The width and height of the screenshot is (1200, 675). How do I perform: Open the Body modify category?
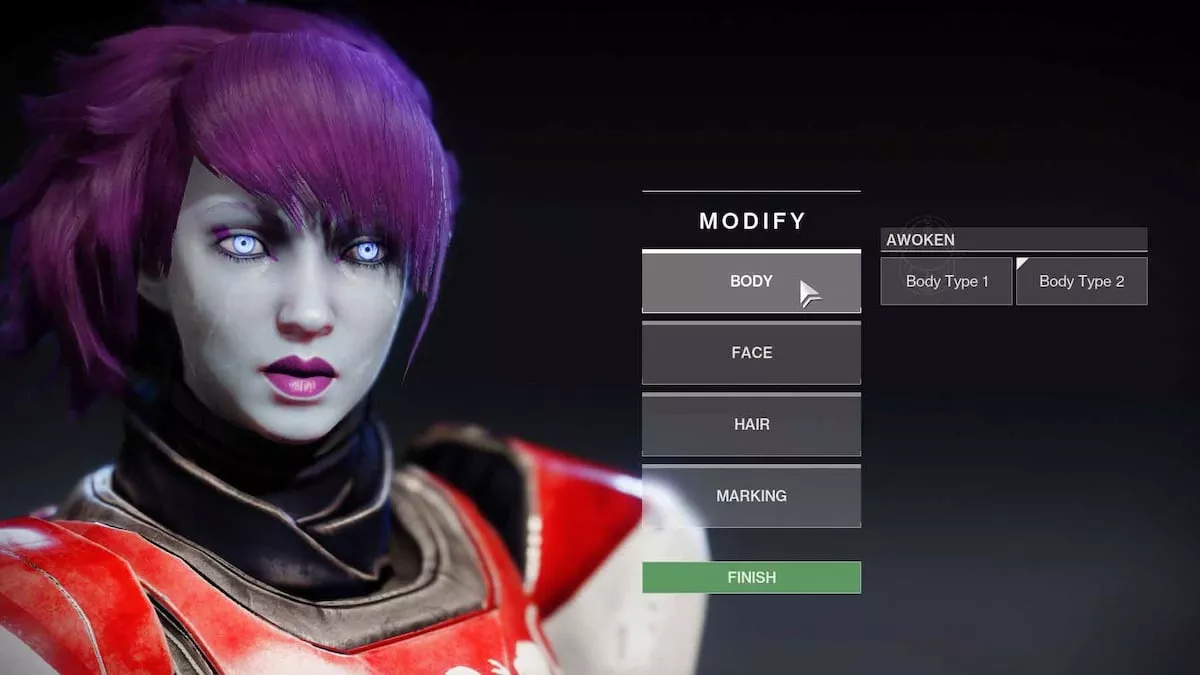751,282
